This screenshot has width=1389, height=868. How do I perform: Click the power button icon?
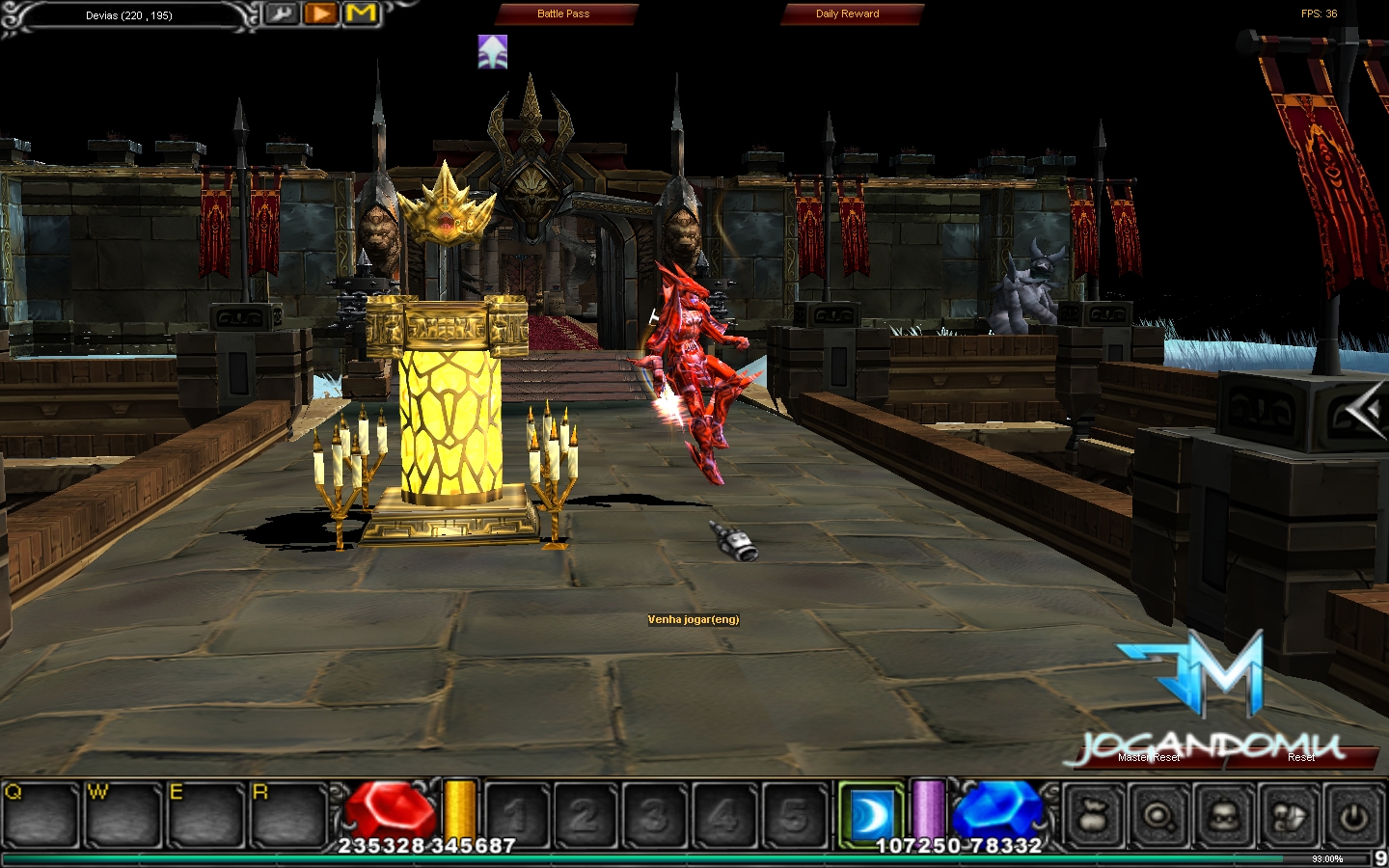pos(1353,816)
